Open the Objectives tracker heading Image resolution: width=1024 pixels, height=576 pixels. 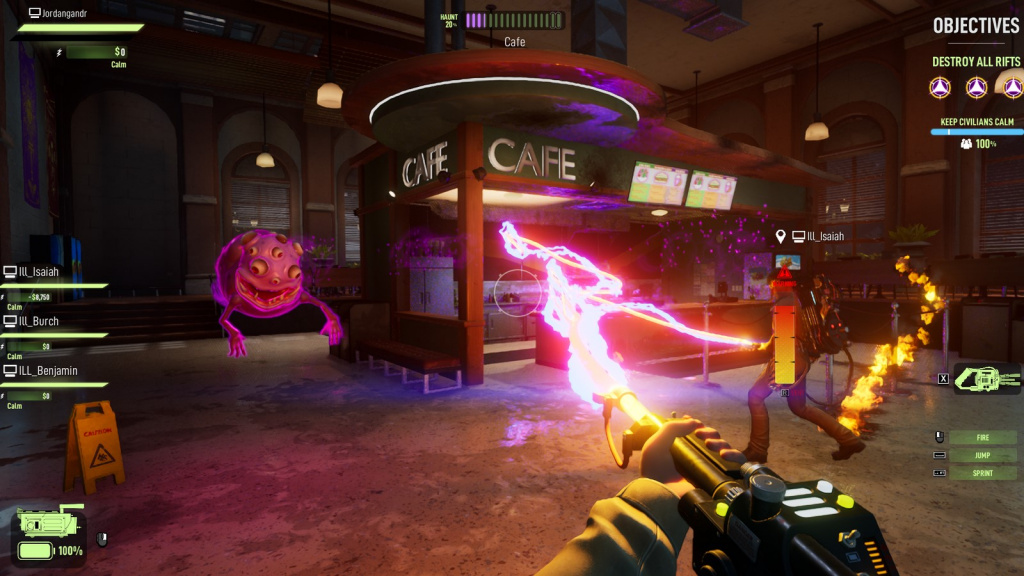click(976, 26)
